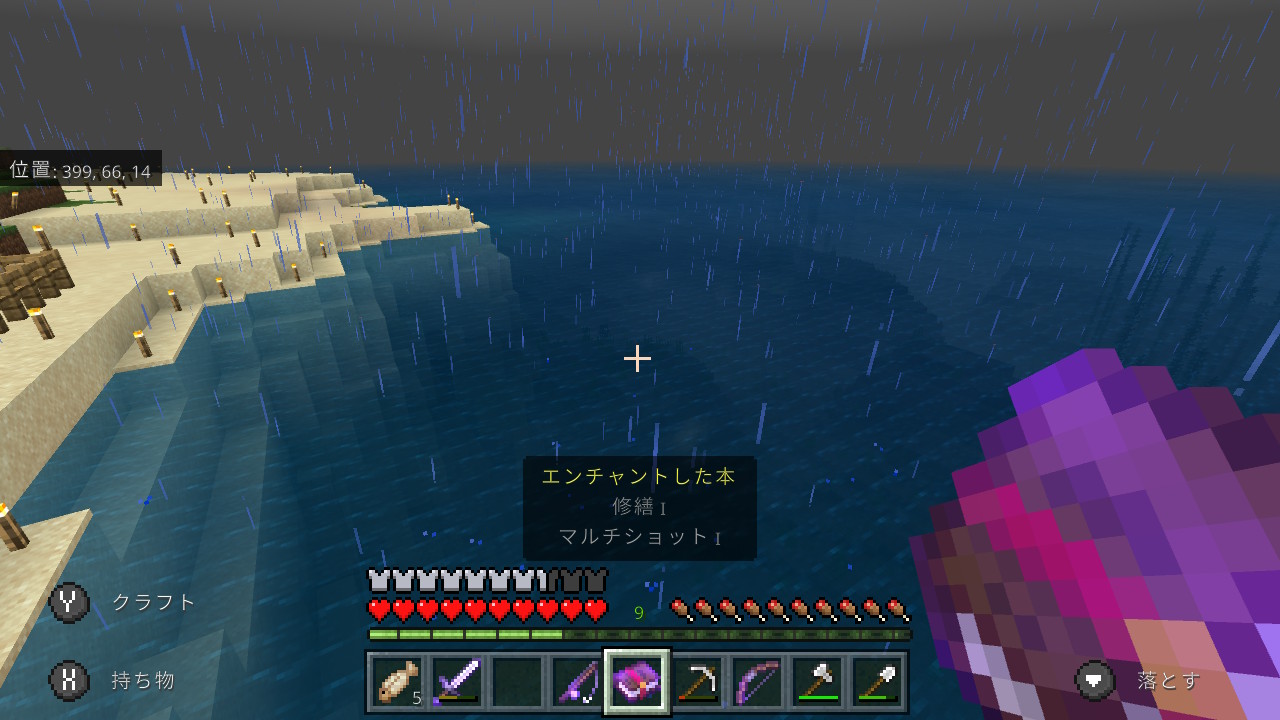Click the 修繕 I enchantment line
This screenshot has width=1280, height=720.
639,507
